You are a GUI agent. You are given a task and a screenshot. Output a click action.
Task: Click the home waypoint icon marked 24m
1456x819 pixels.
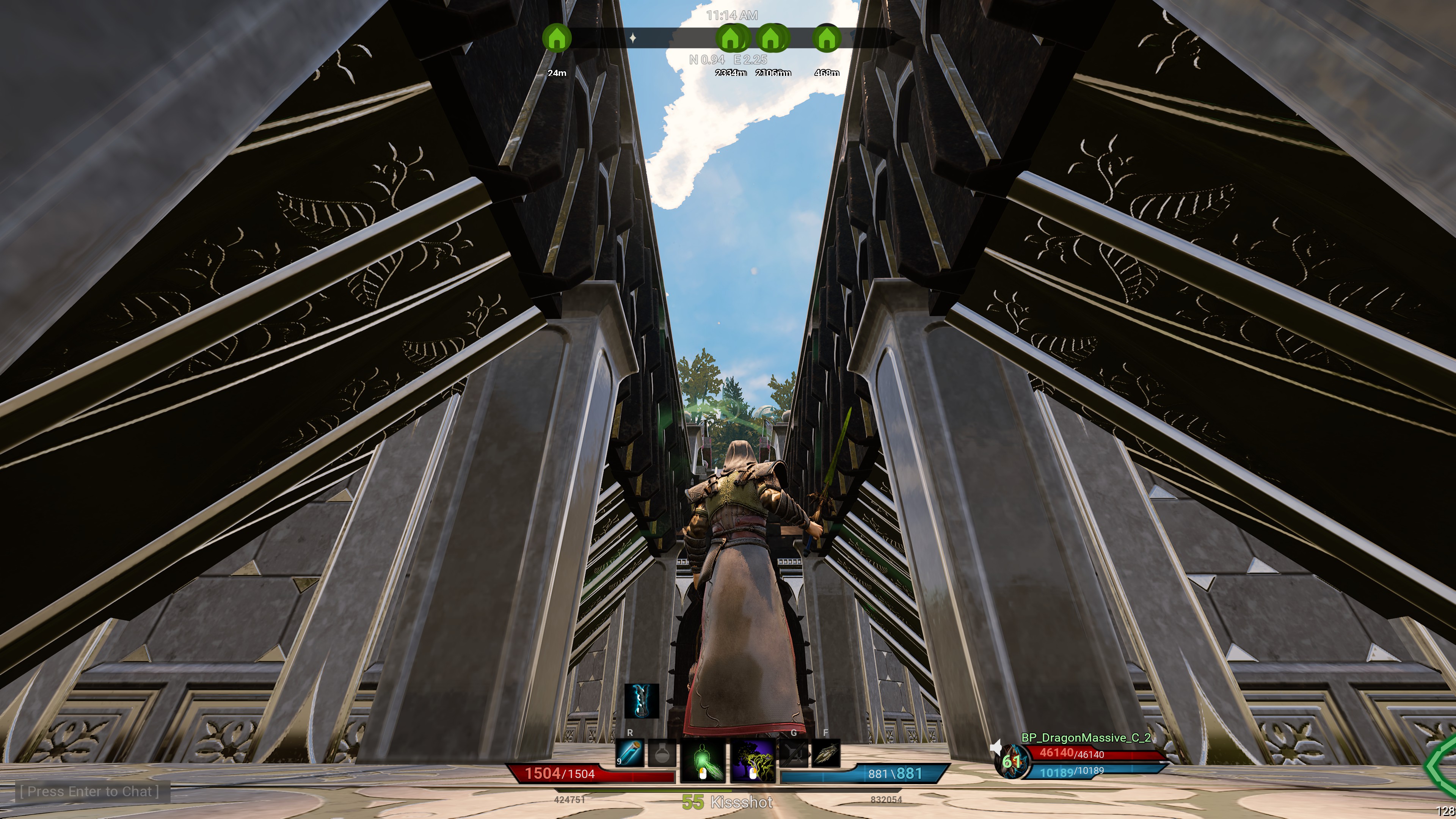(x=557, y=38)
